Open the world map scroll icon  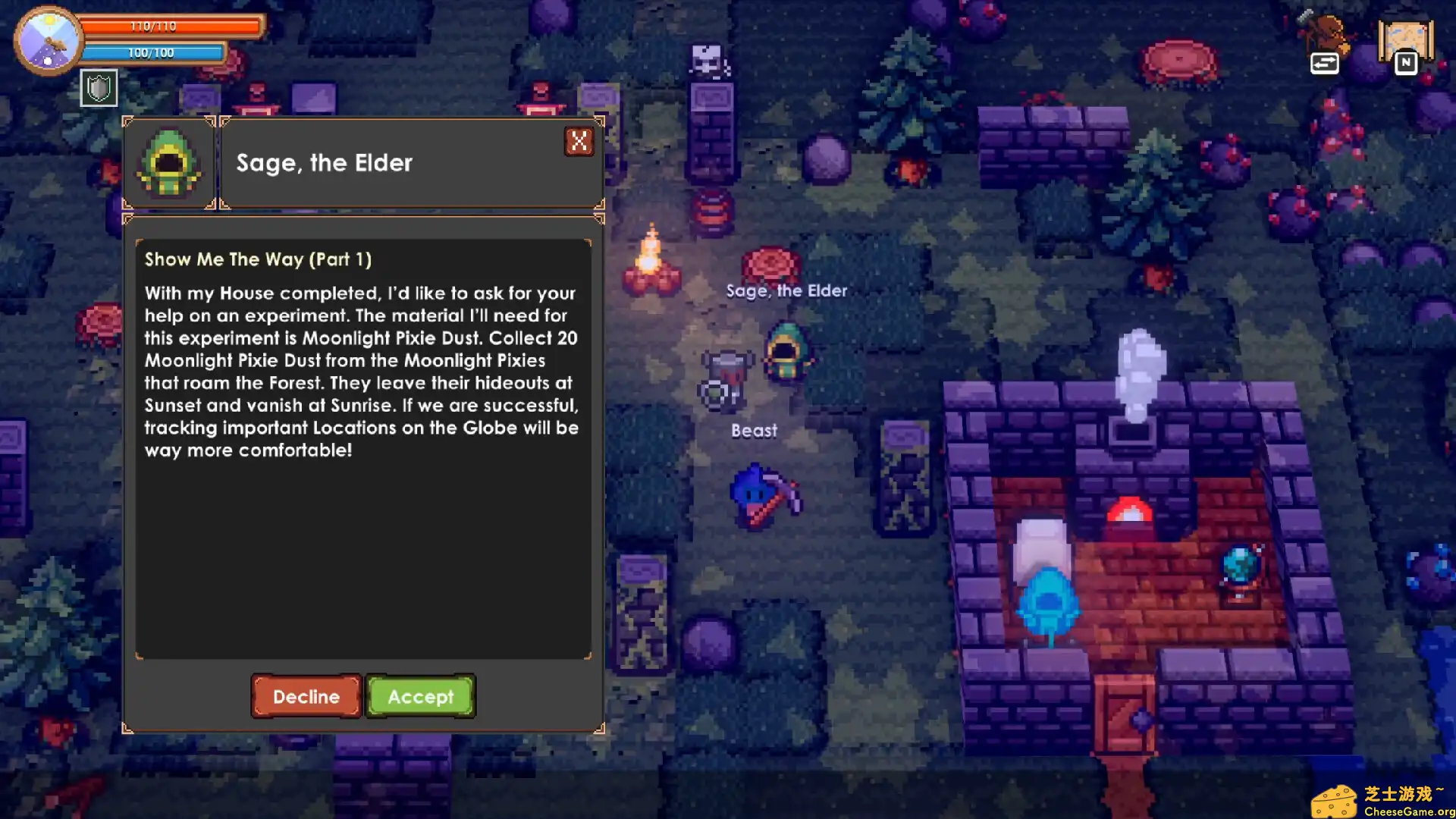coord(1405,44)
